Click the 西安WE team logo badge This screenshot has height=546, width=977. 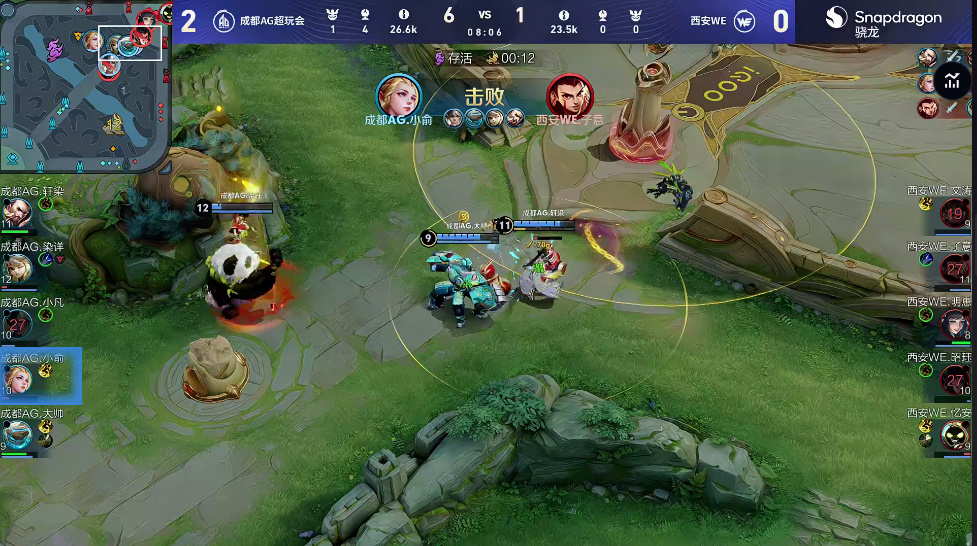(x=745, y=21)
